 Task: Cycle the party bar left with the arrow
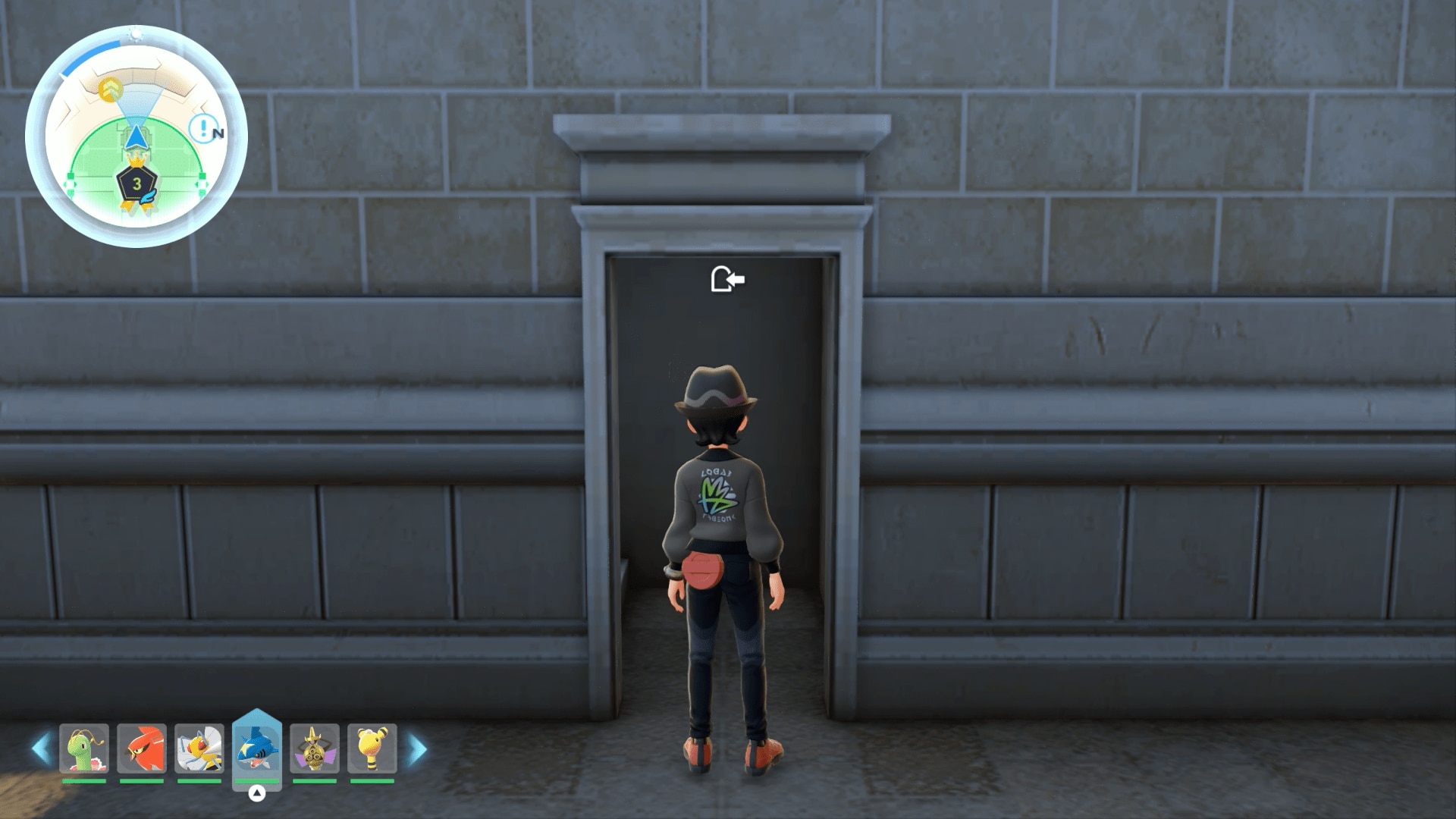point(41,748)
